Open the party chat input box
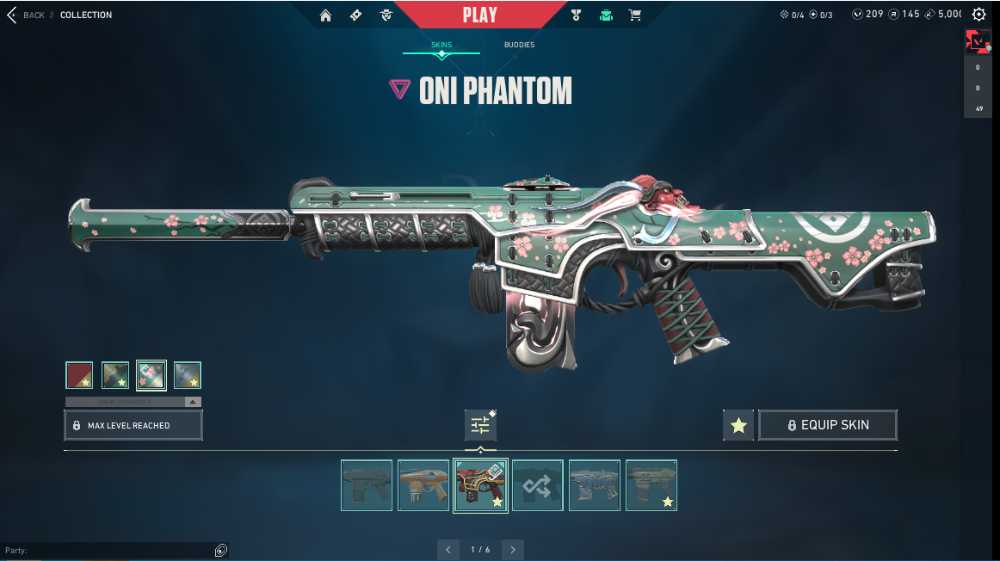This screenshot has width=1000, height=561. click(110, 550)
